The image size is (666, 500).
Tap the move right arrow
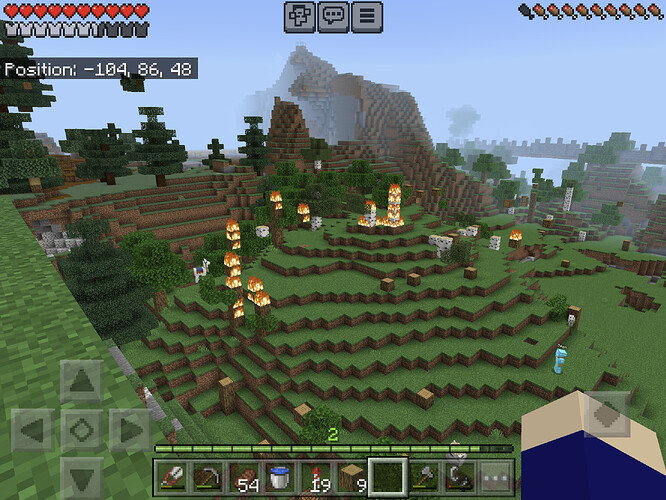[130, 430]
